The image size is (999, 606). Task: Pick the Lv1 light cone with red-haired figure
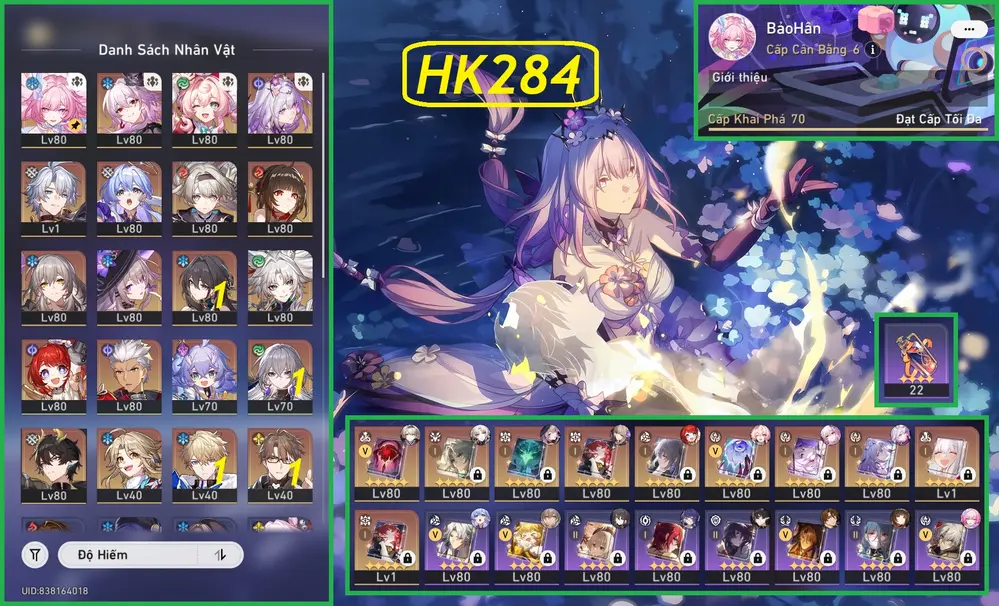pyautogui.click(x=386, y=544)
